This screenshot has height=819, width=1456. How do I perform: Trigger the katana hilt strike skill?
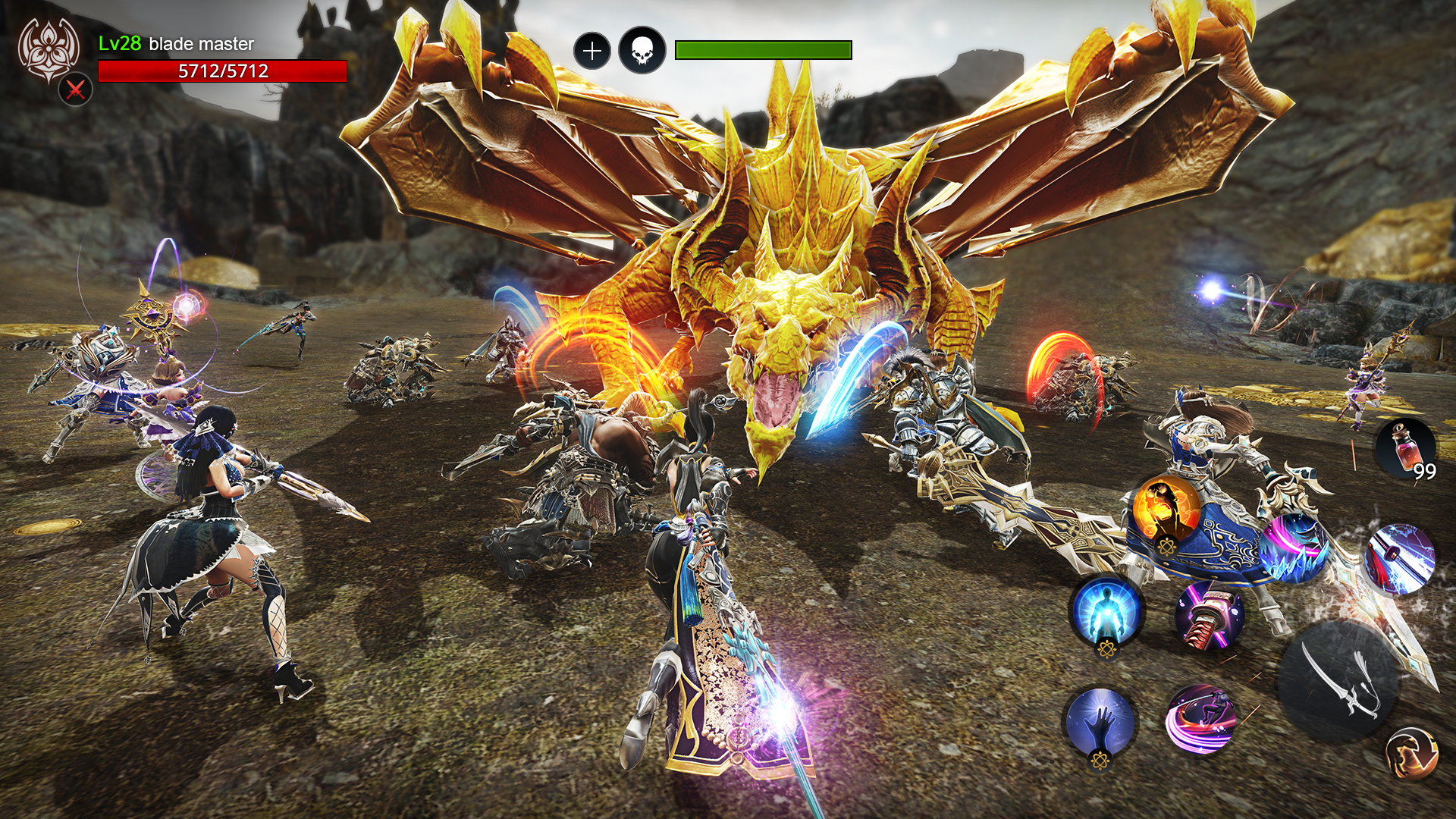coord(1208,613)
